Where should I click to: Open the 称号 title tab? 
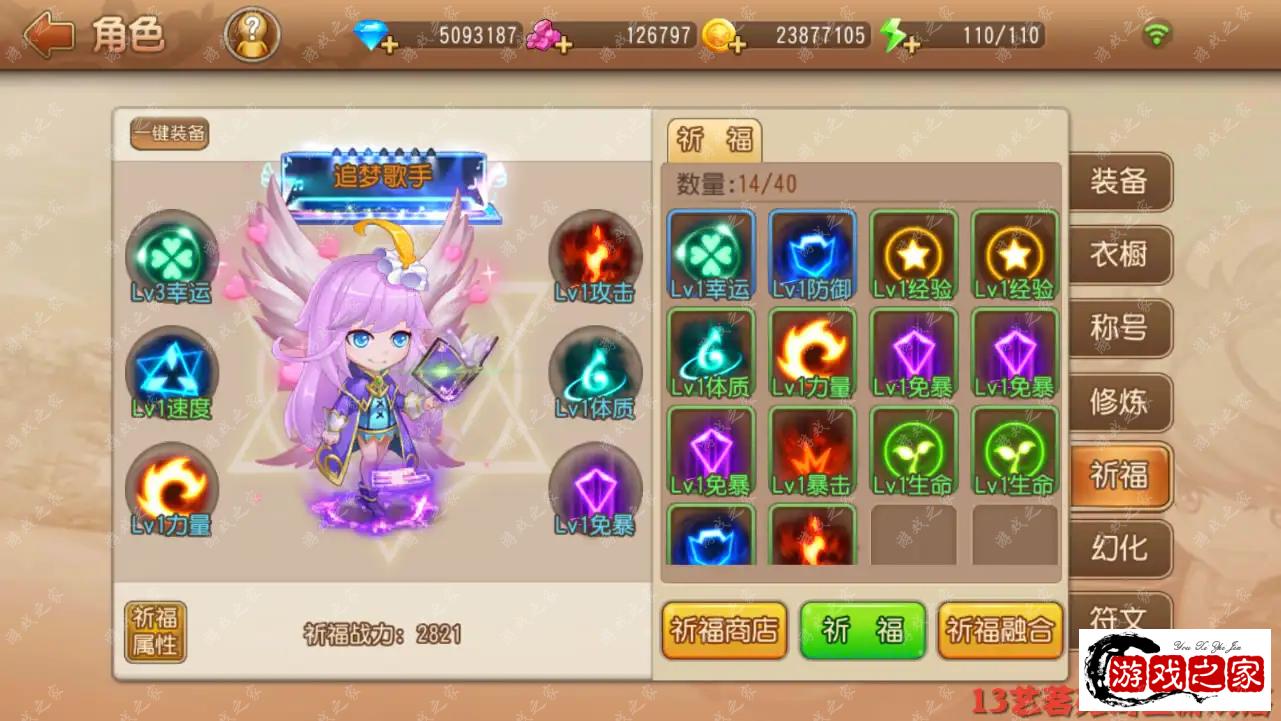pyautogui.click(x=1118, y=328)
